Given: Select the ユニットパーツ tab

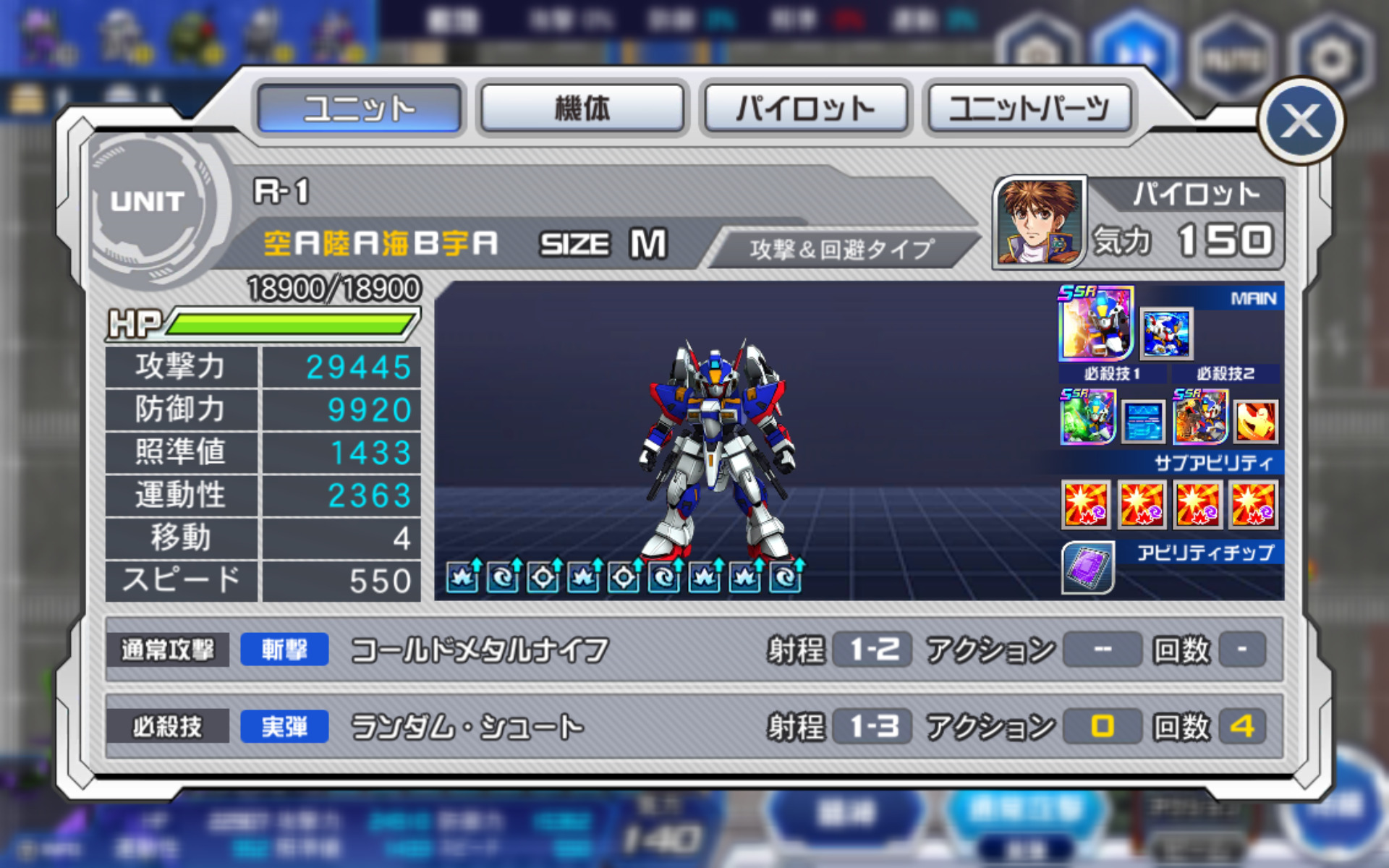Looking at the screenshot, I should (1028, 109).
